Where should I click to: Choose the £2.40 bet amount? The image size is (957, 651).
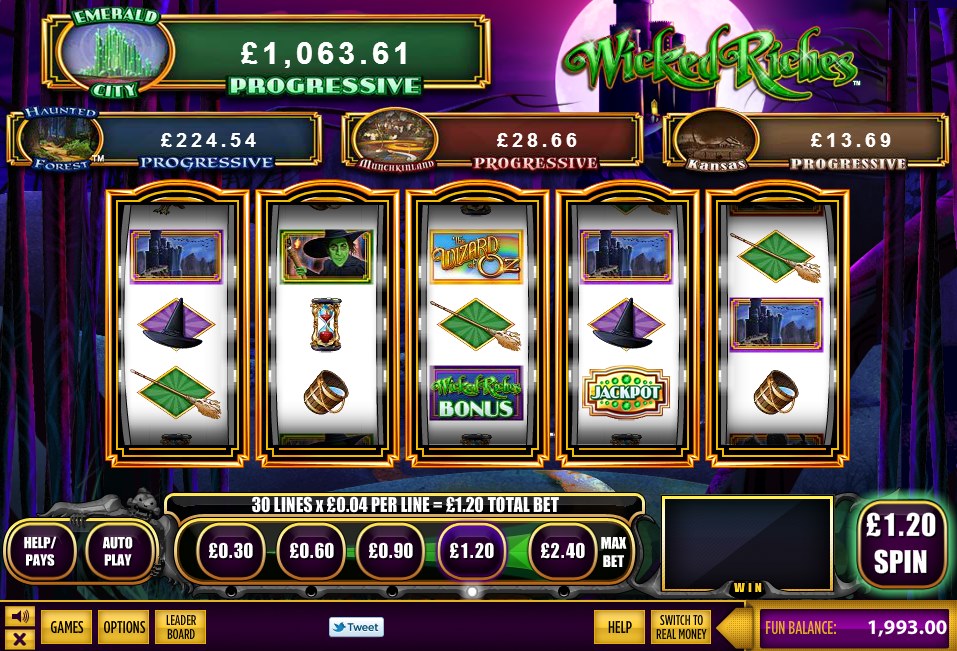[x=560, y=550]
